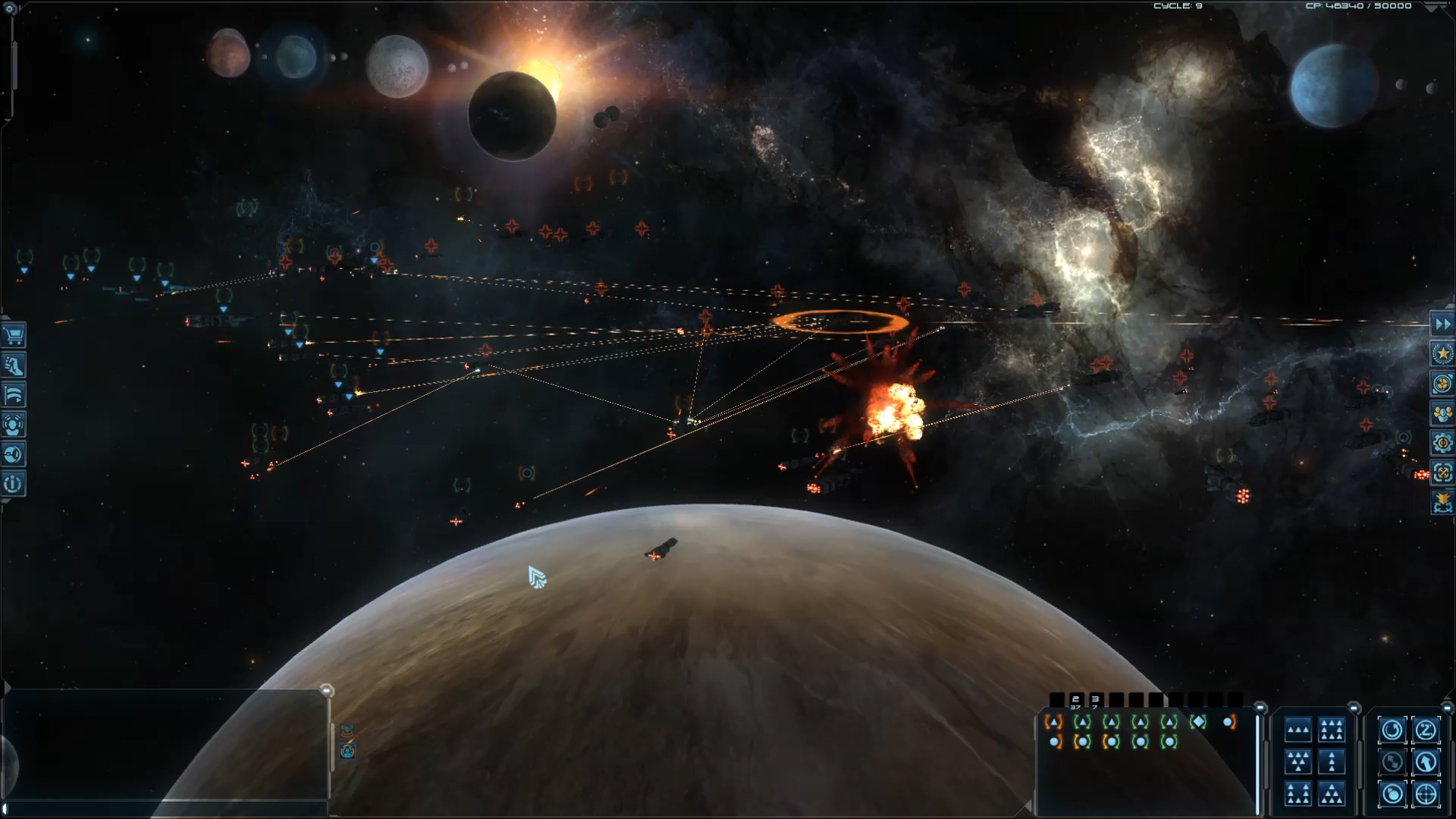Choose the pyramid triangle formation
The width and height of the screenshot is (1456, 819).
1332,794
